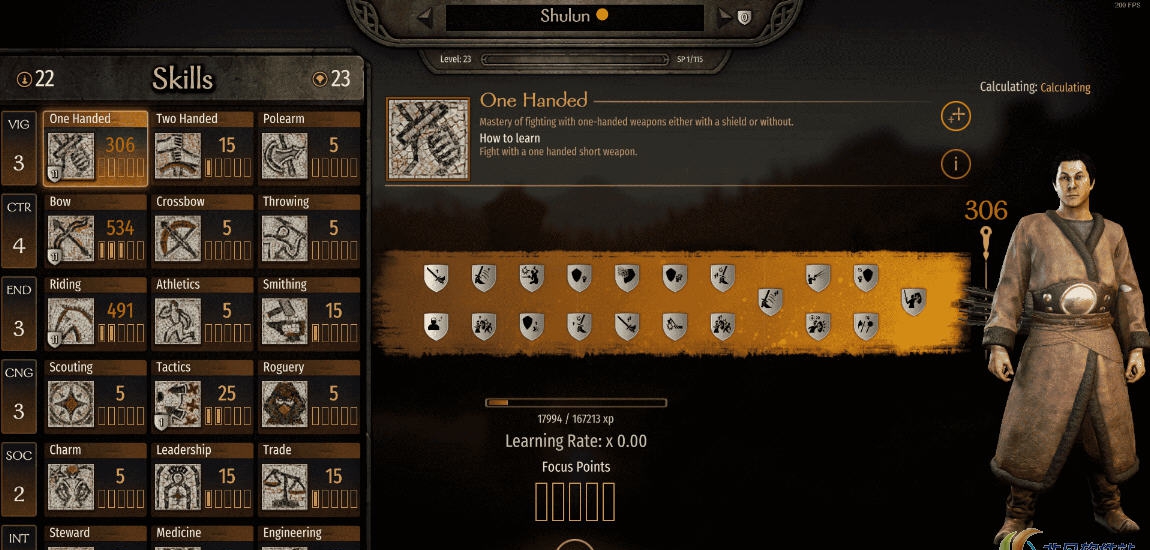Add a focus point with plus button
The width and height of the screenshot is (1150, 550).
(956, 116)
